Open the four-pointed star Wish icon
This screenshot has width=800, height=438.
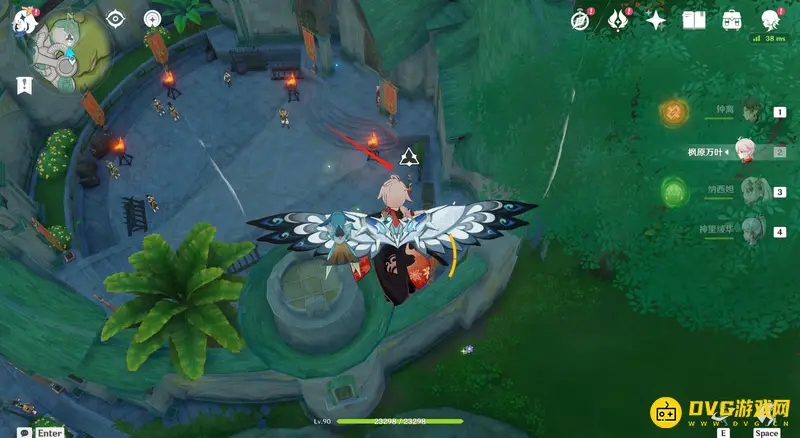[x=656, y=19]
